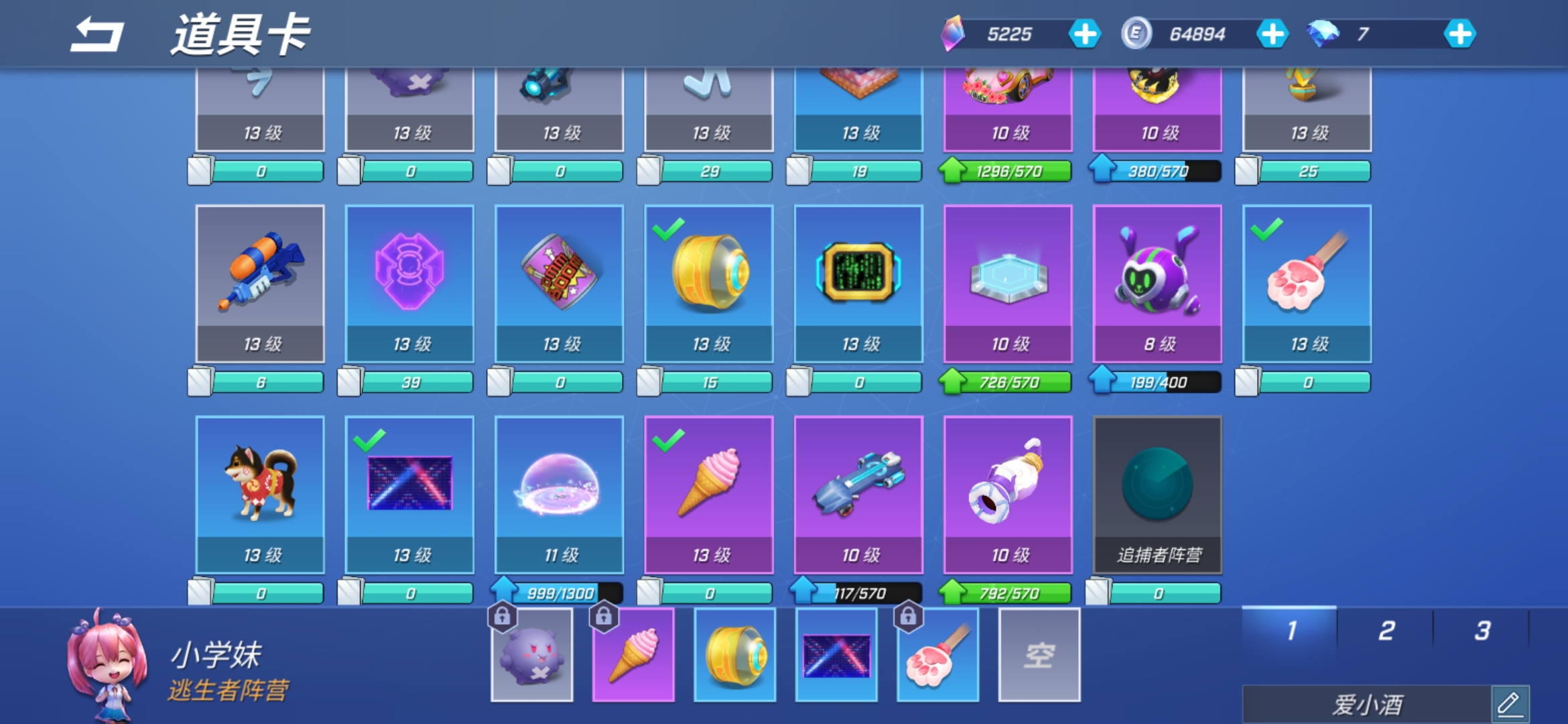
Task: Click the equipped purple ghost loadout slot
Action: click(532, 655)
